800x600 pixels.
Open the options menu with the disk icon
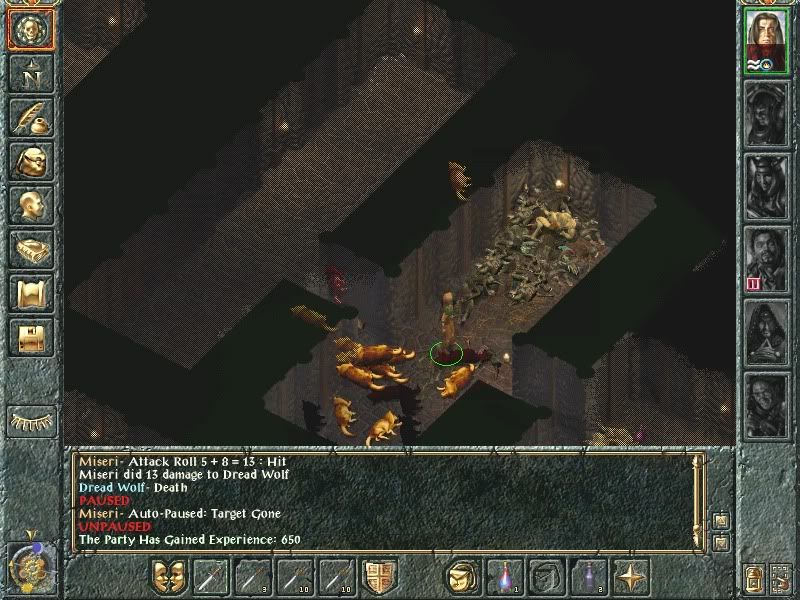click(30, 337)
